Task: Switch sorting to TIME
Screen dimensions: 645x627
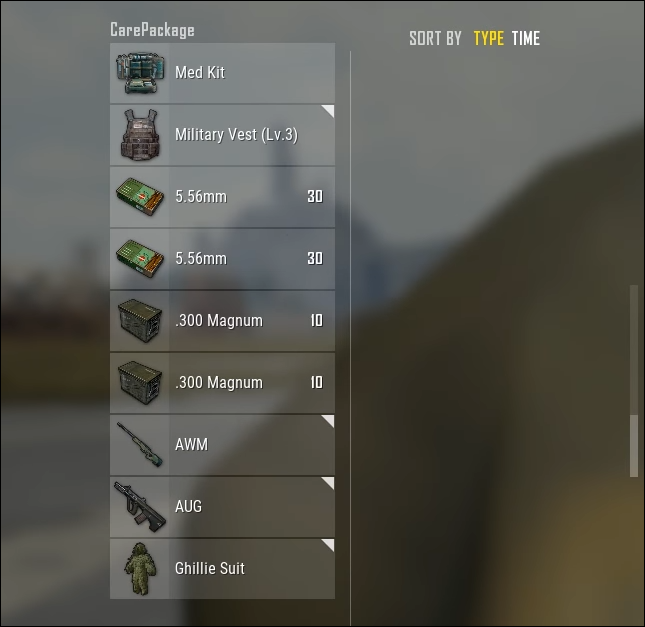Action: click(x=525, y=39)
